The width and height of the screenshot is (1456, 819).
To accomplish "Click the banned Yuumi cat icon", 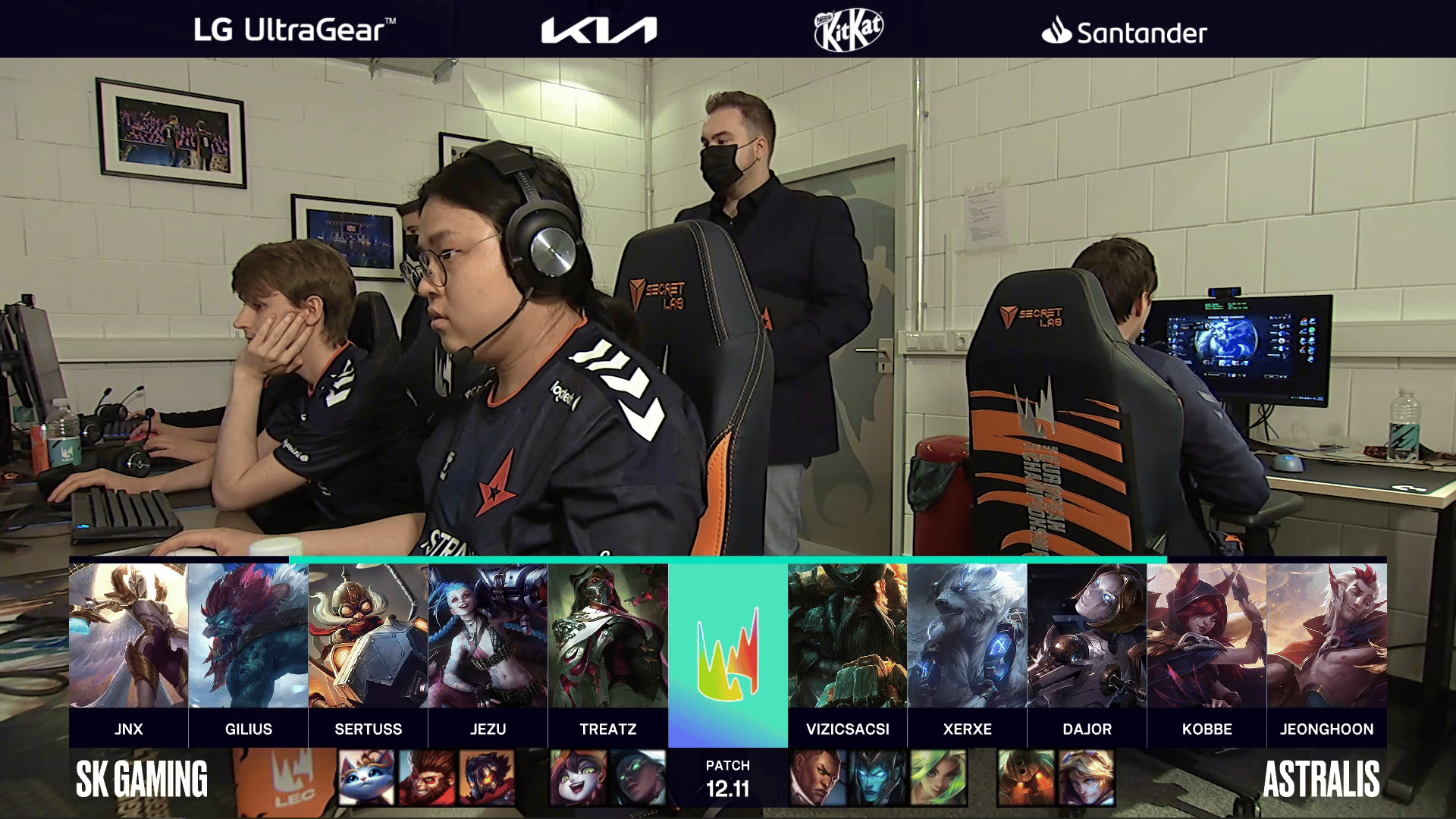I will 366,777.
